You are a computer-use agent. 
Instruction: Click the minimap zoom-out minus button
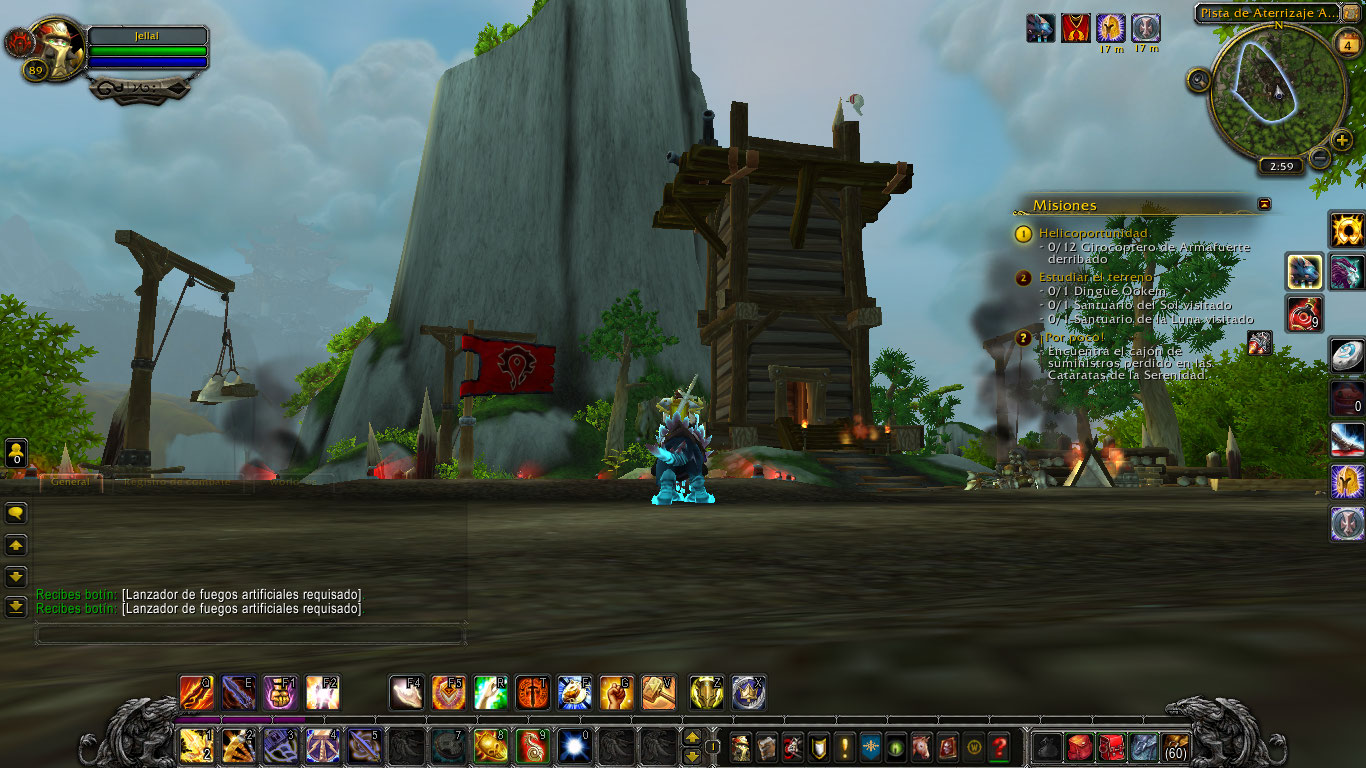tap(1320, 158)
